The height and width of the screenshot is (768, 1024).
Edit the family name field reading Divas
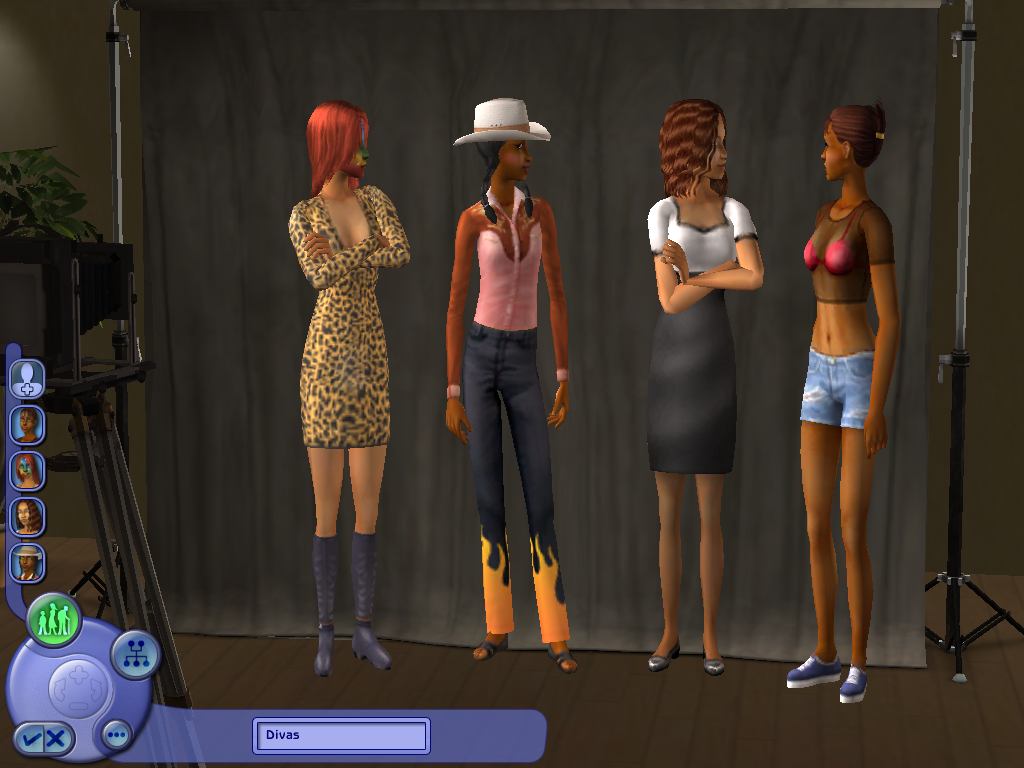pos(341,735)
